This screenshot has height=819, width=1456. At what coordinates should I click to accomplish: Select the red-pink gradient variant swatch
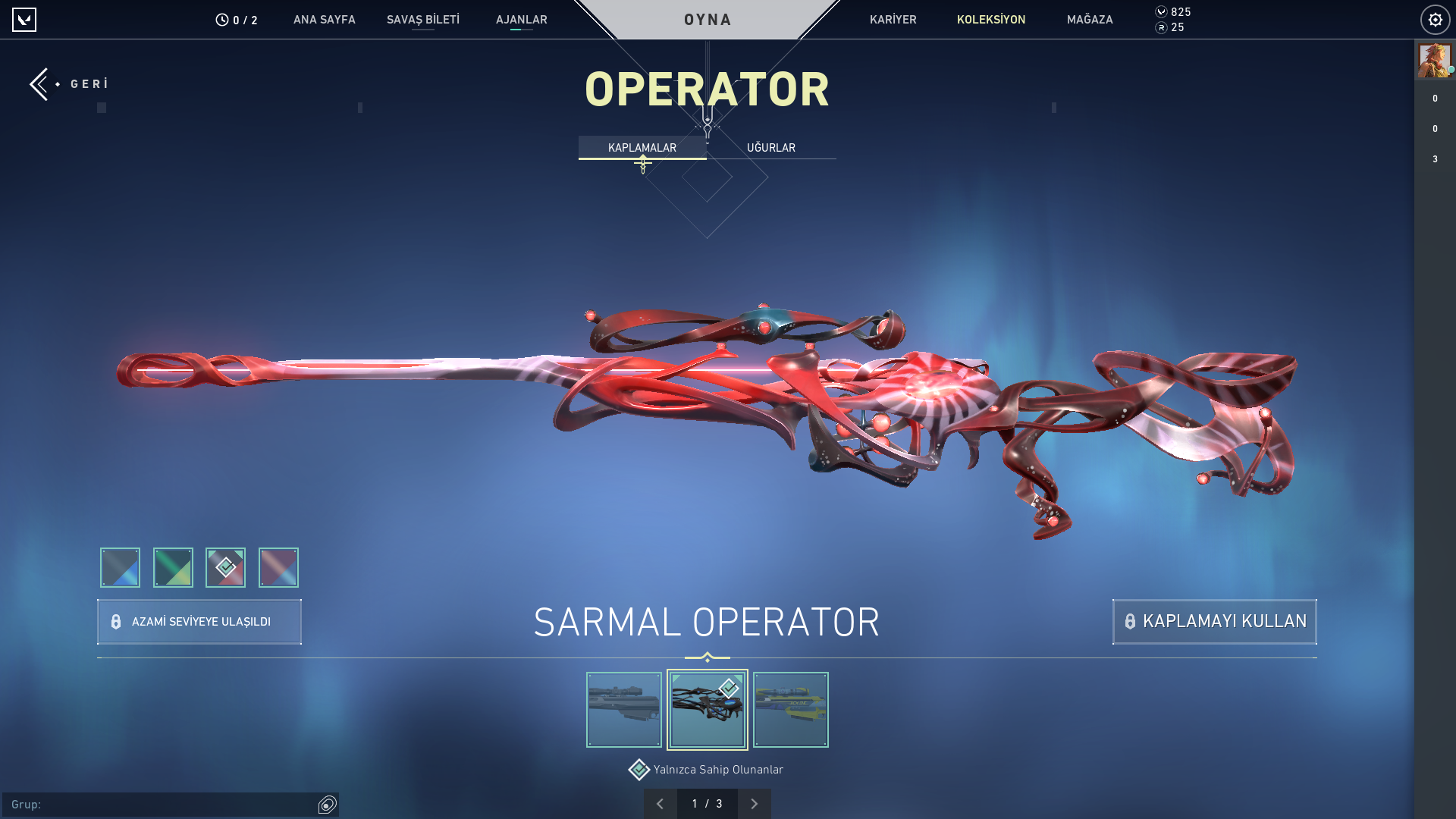click(x=278, y=567)
